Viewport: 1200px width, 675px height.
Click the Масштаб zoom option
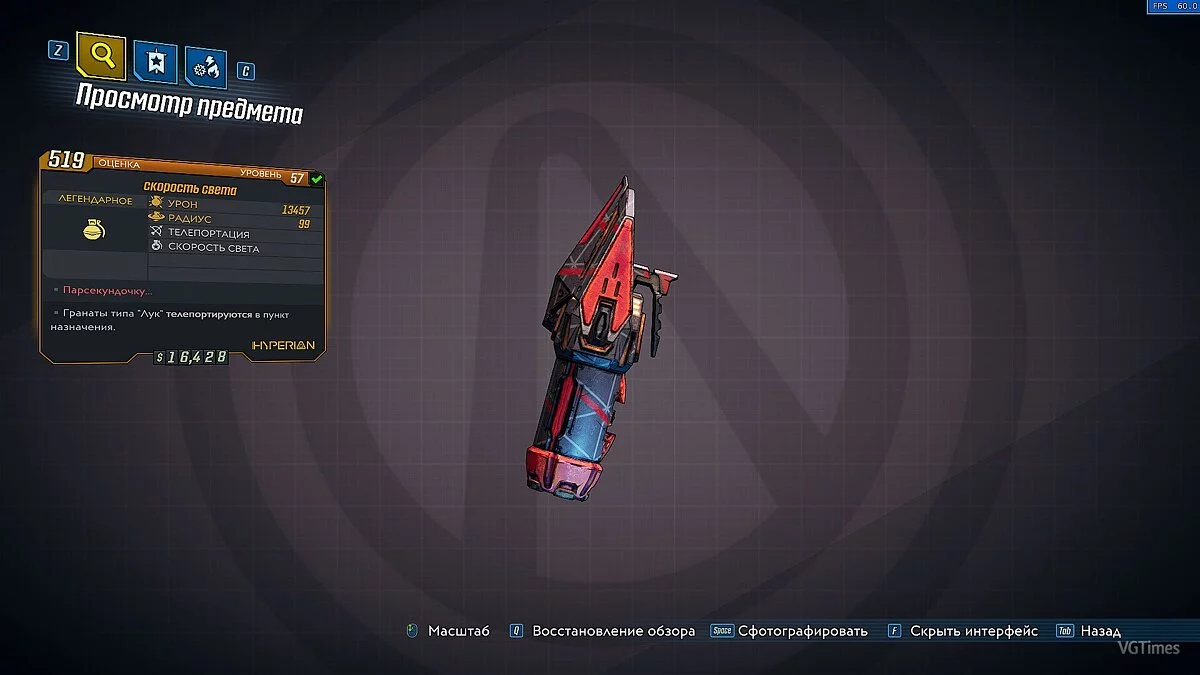point(458,631)
